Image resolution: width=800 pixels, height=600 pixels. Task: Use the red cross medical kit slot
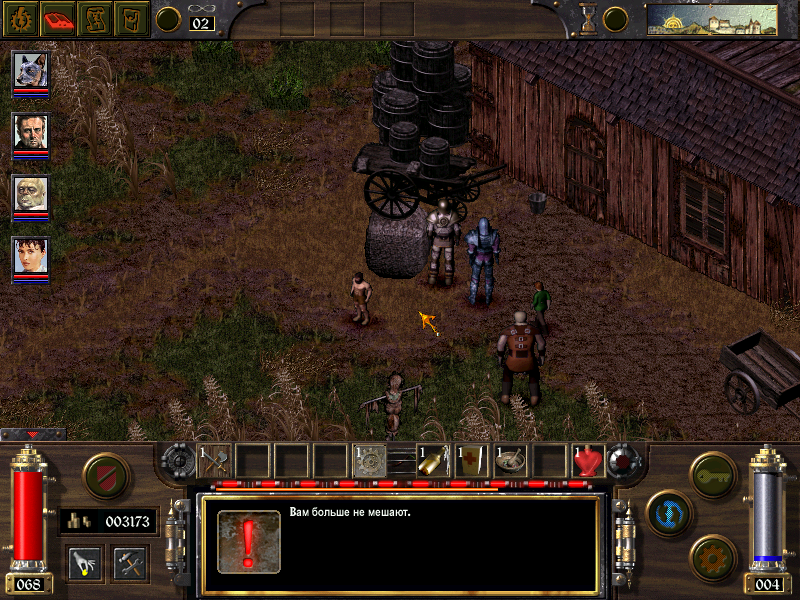pyautogui.click(x=471, y=460)
